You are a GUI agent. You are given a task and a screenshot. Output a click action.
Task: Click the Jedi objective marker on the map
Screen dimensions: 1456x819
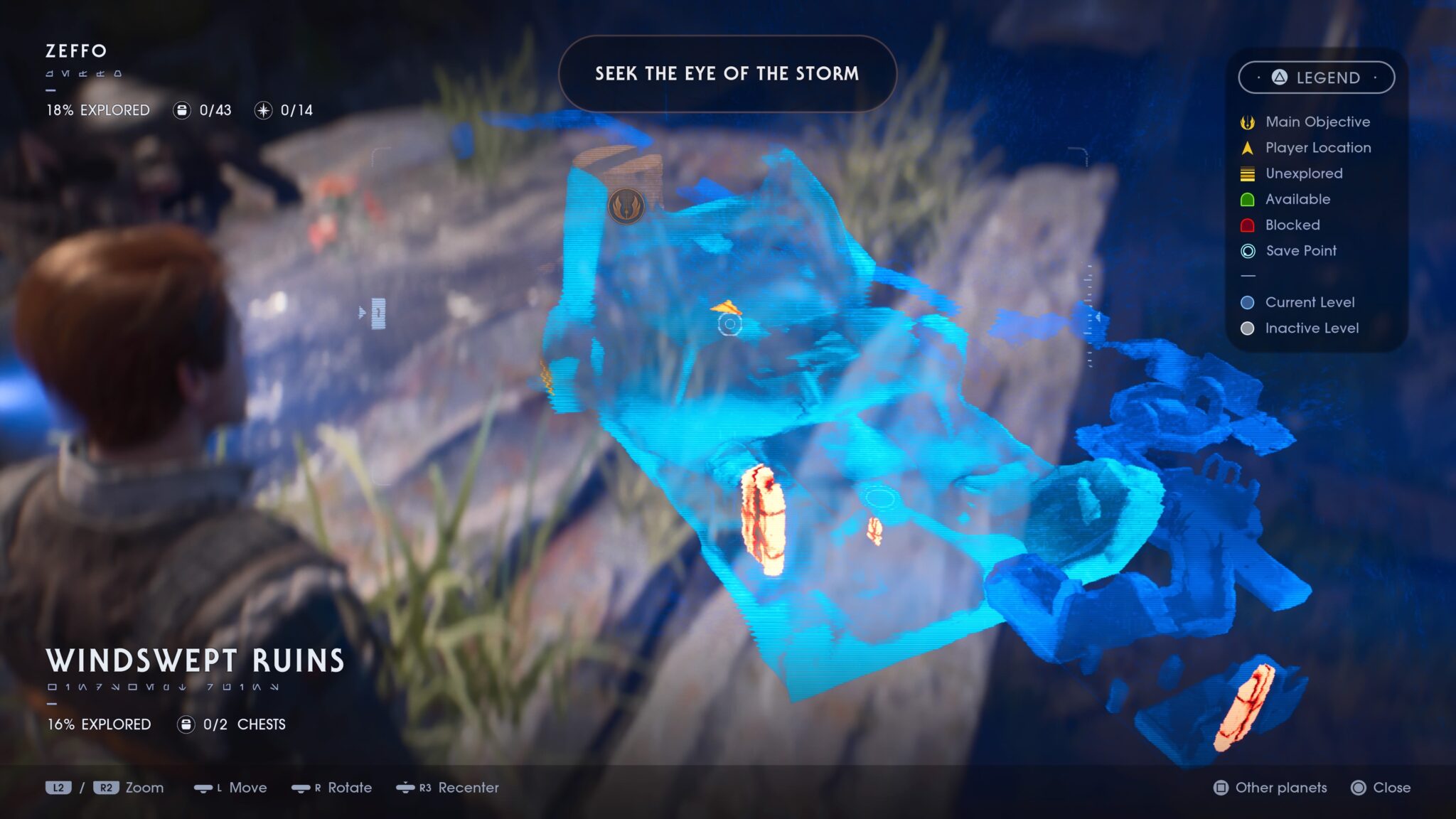click(x=625, y=205)
